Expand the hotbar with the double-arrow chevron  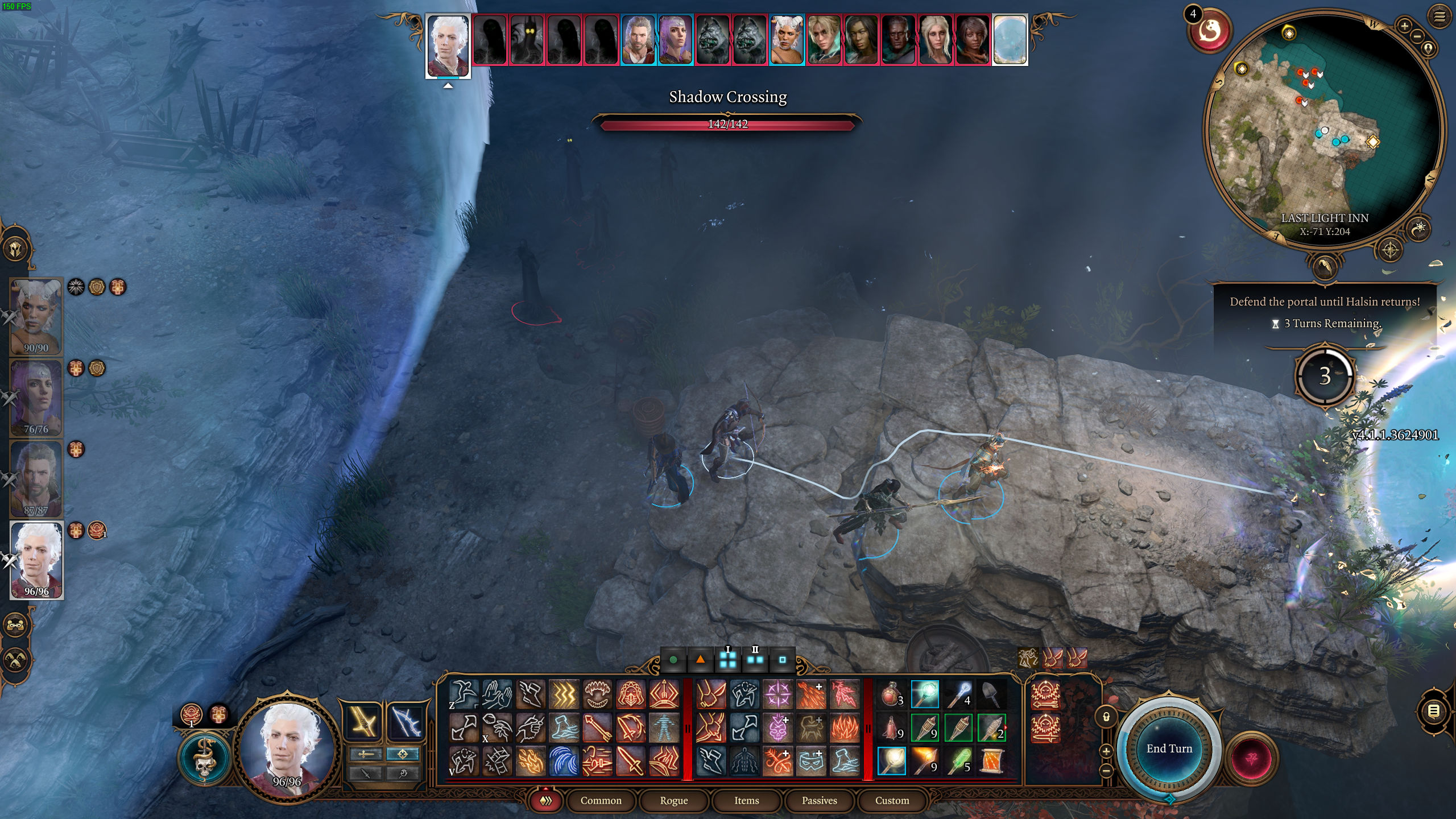click(x=545, y=801)
